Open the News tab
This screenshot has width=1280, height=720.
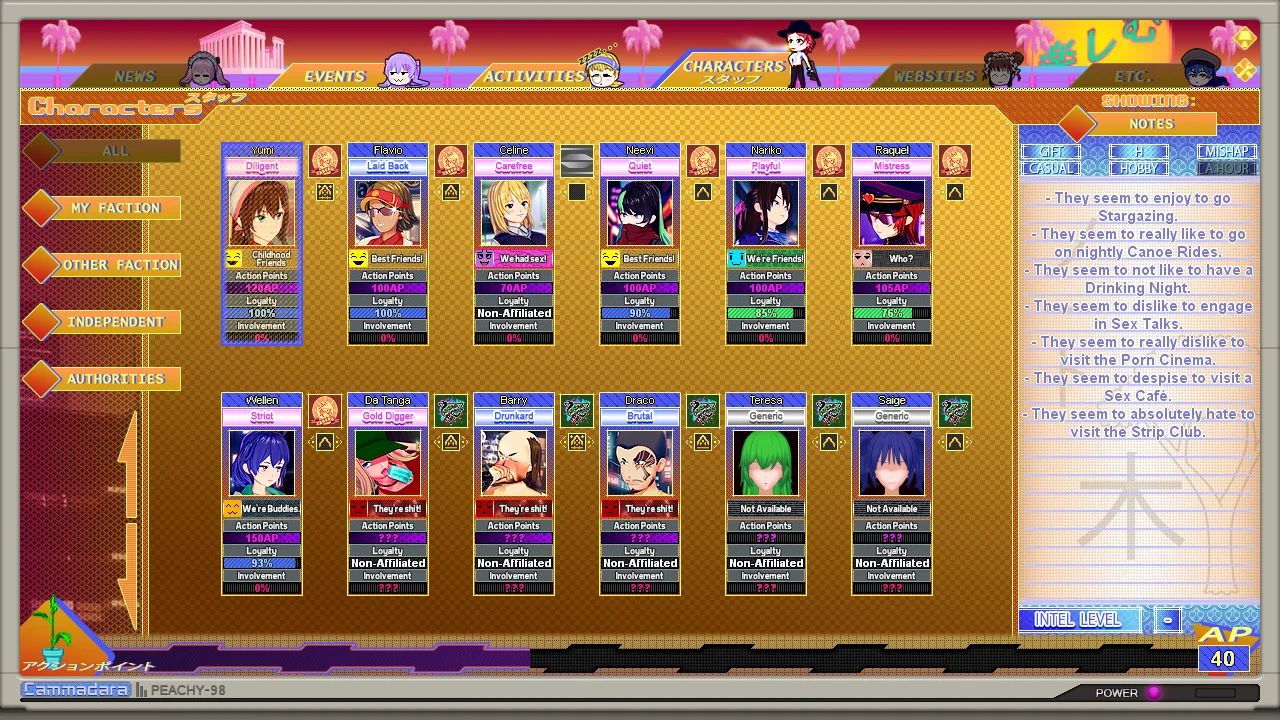click(134, 76)
